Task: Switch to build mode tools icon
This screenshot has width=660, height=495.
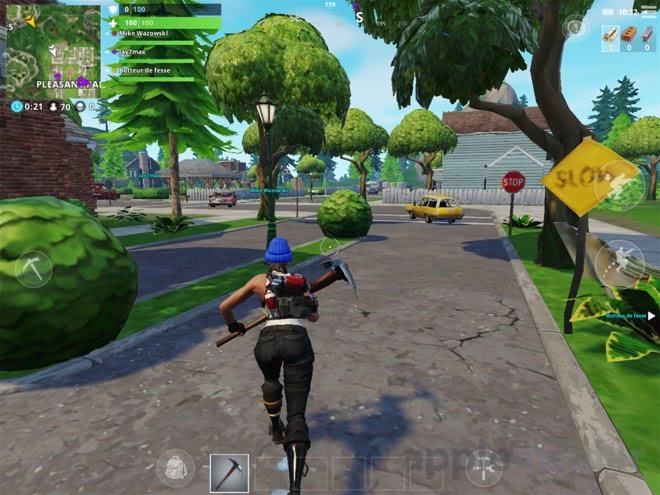Action: click(x=484, y=468)
